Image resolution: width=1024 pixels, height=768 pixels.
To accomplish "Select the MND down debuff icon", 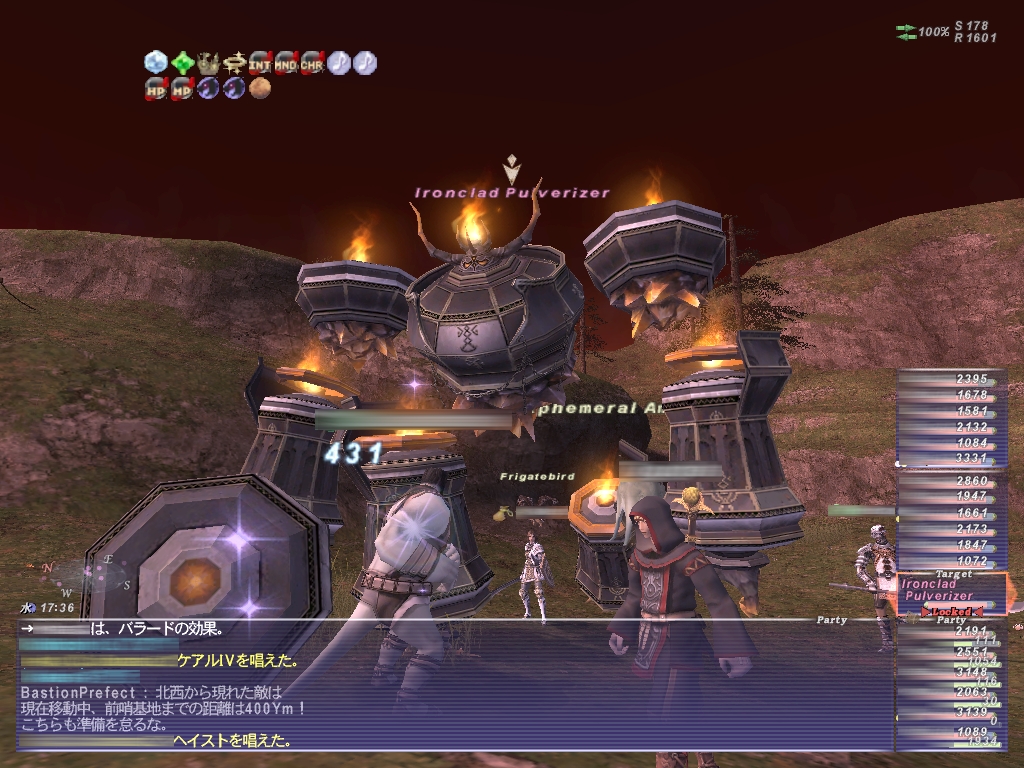I will click(x=286, y=62).
